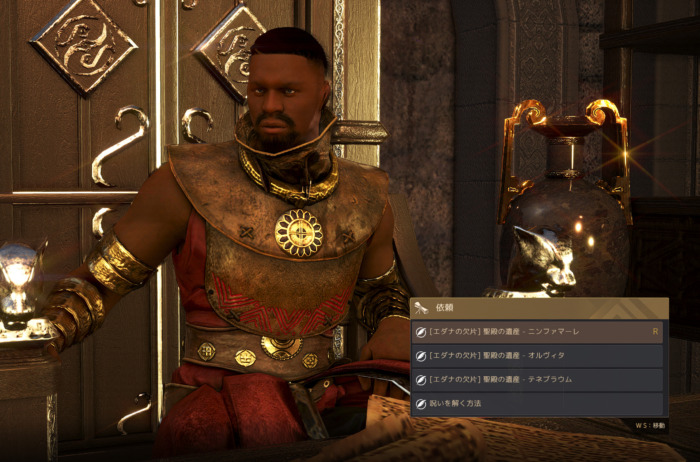Choose the オルヴィタ quest entry

[538, 356]
